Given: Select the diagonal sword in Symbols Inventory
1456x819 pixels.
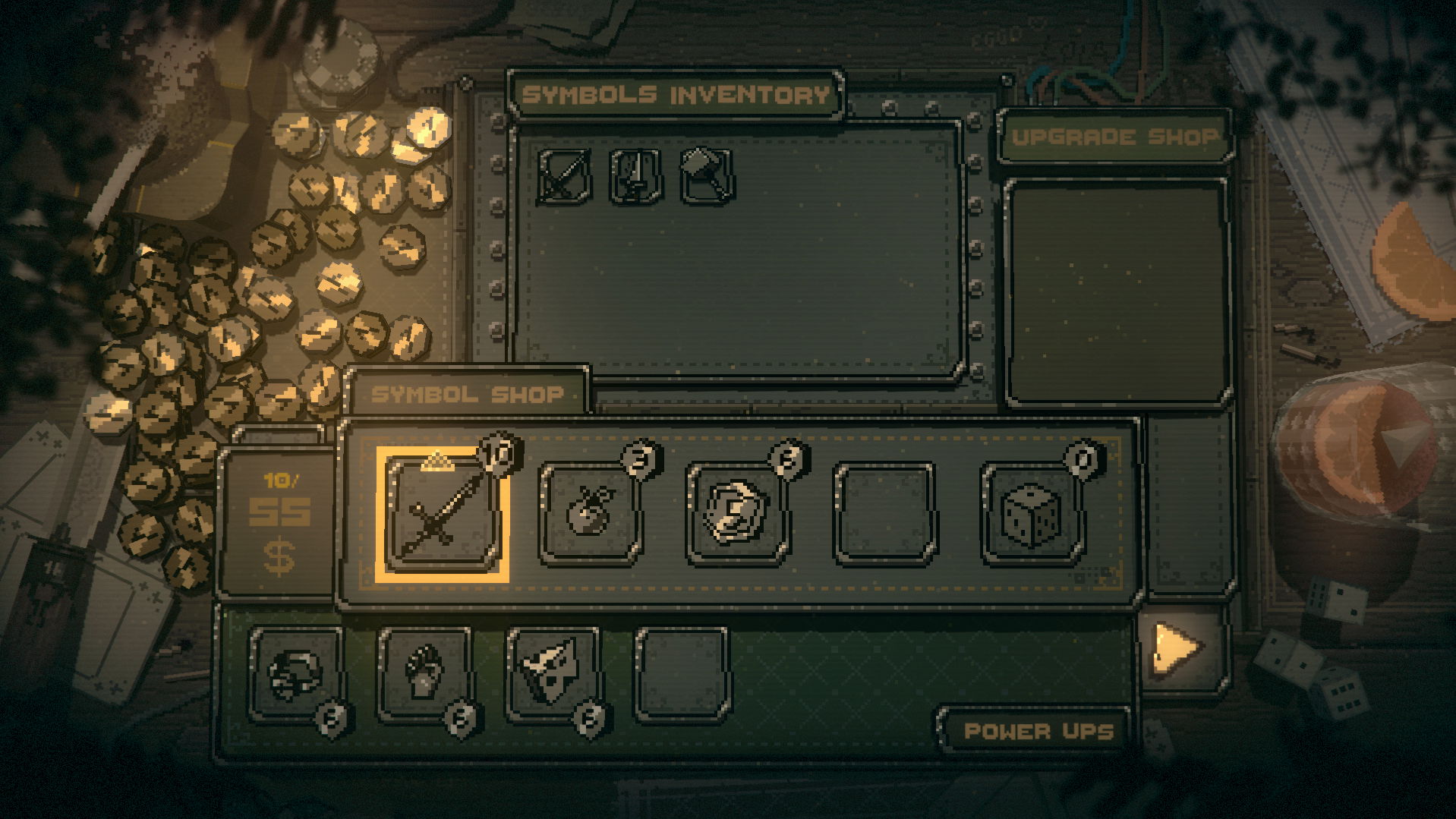Looking at the screenshot, I should click(x=563, y=176).
